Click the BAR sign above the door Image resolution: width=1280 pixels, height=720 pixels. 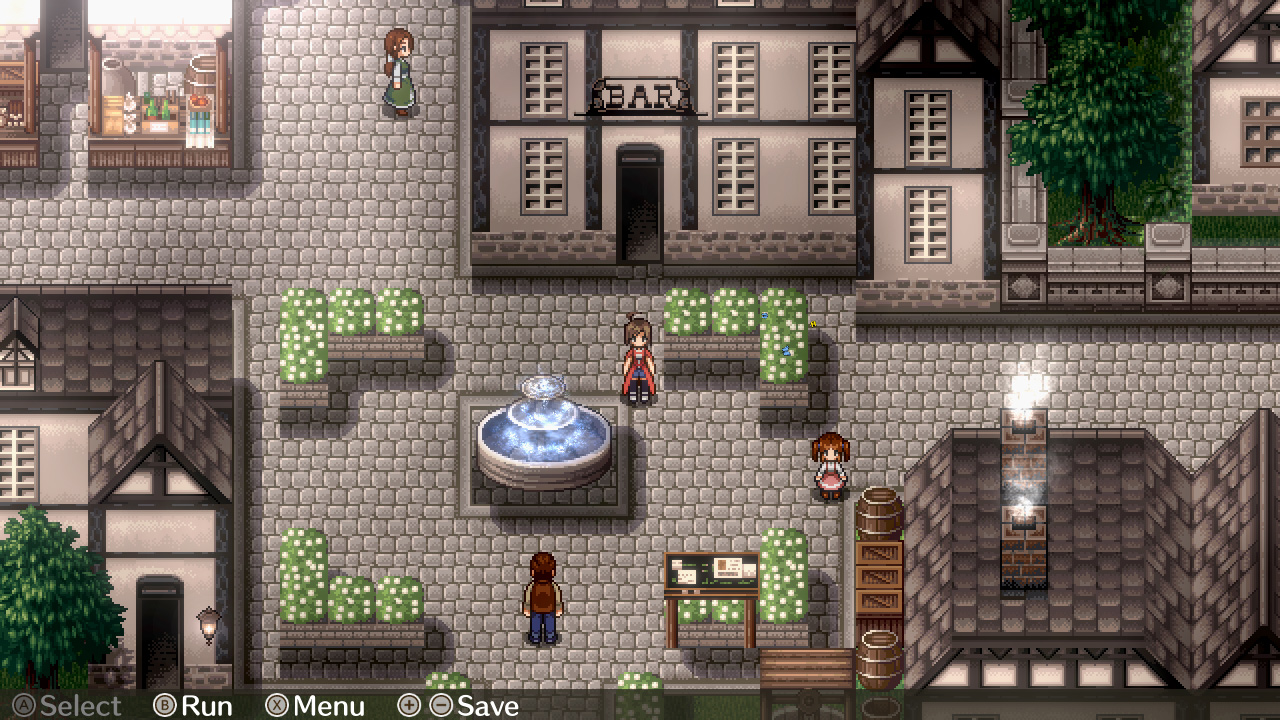pyautogui.click(x=641, y=93)
